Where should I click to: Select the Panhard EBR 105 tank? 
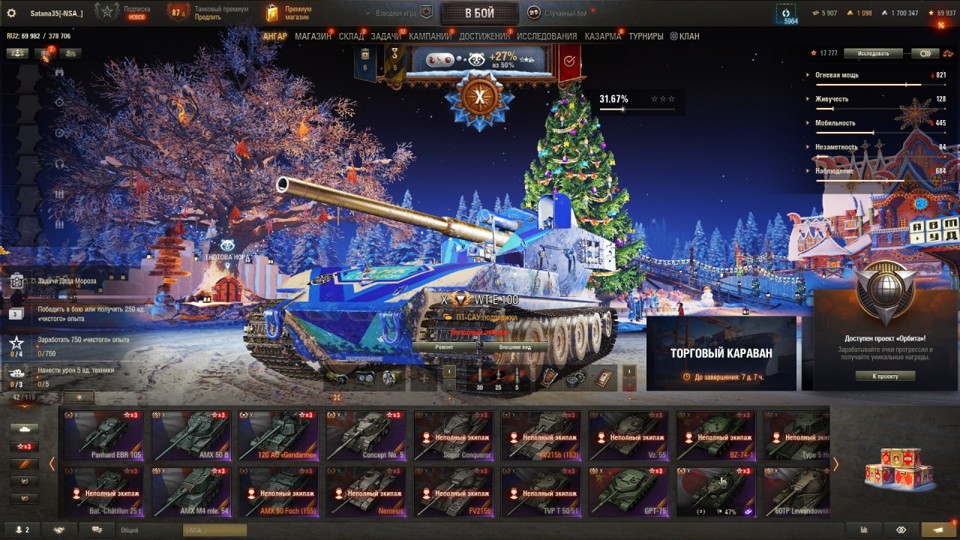[103, 435]
